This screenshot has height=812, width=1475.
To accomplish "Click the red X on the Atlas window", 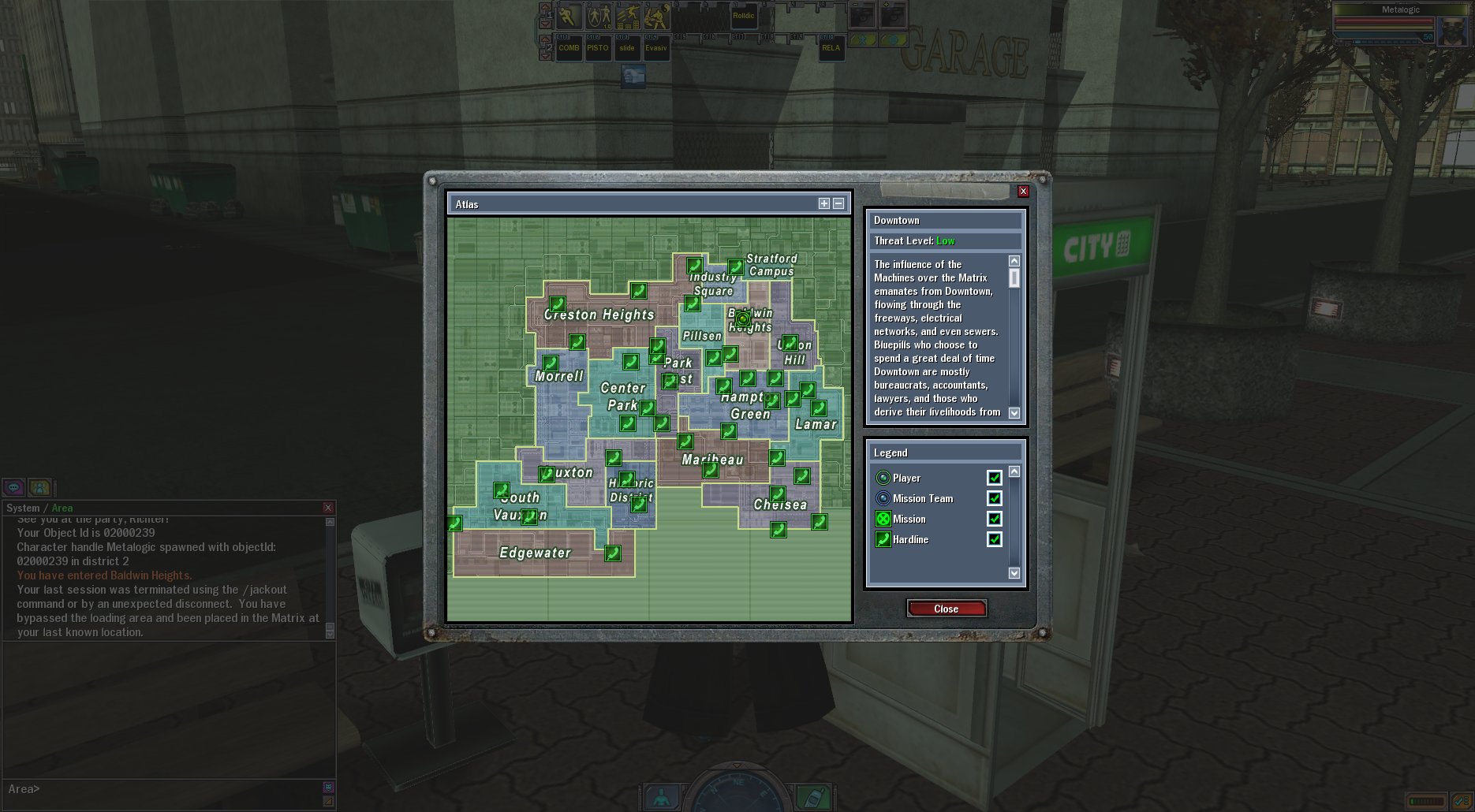I will [x=1023, y=192].
